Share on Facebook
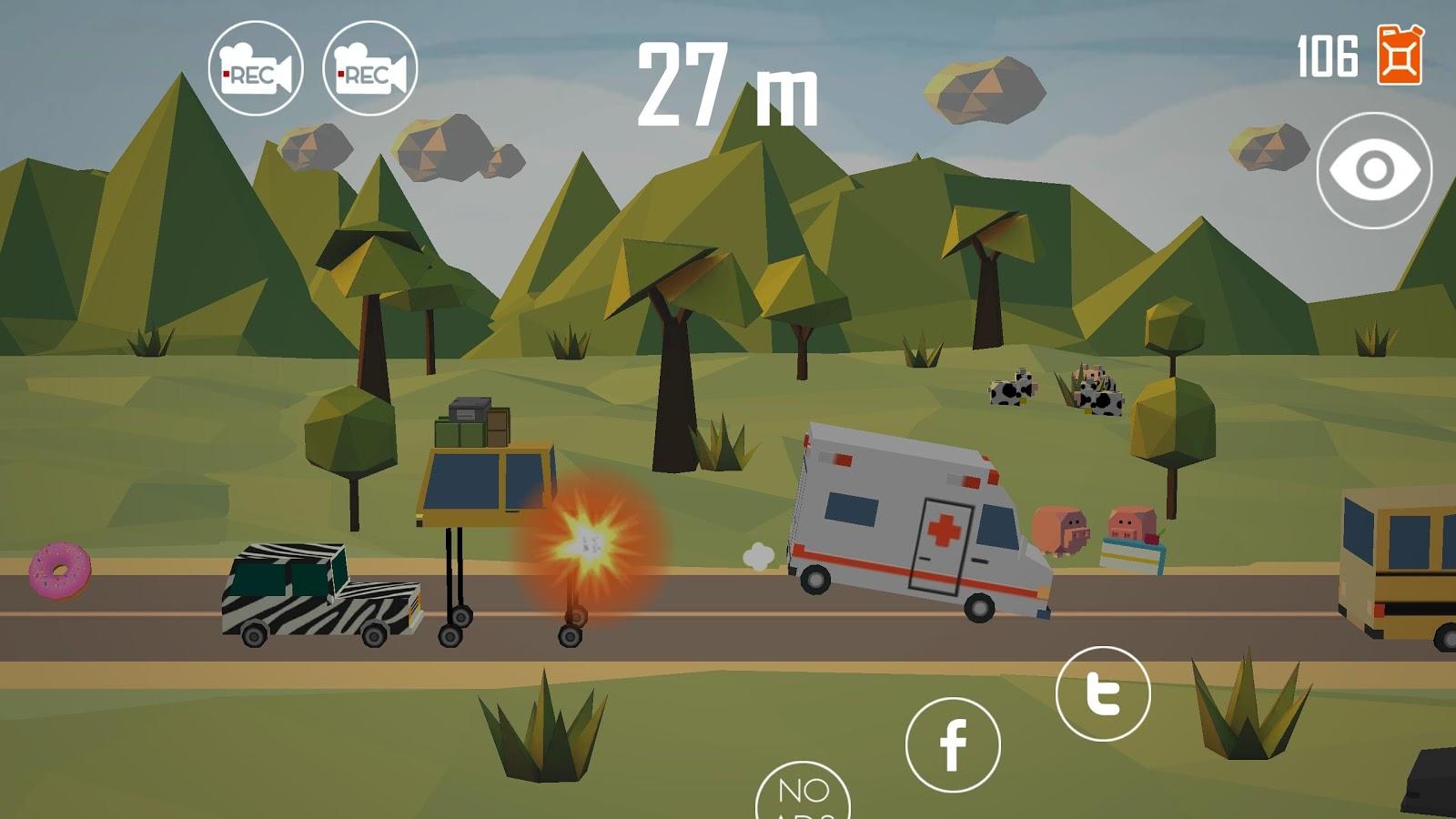 click(x=953, y=744)
